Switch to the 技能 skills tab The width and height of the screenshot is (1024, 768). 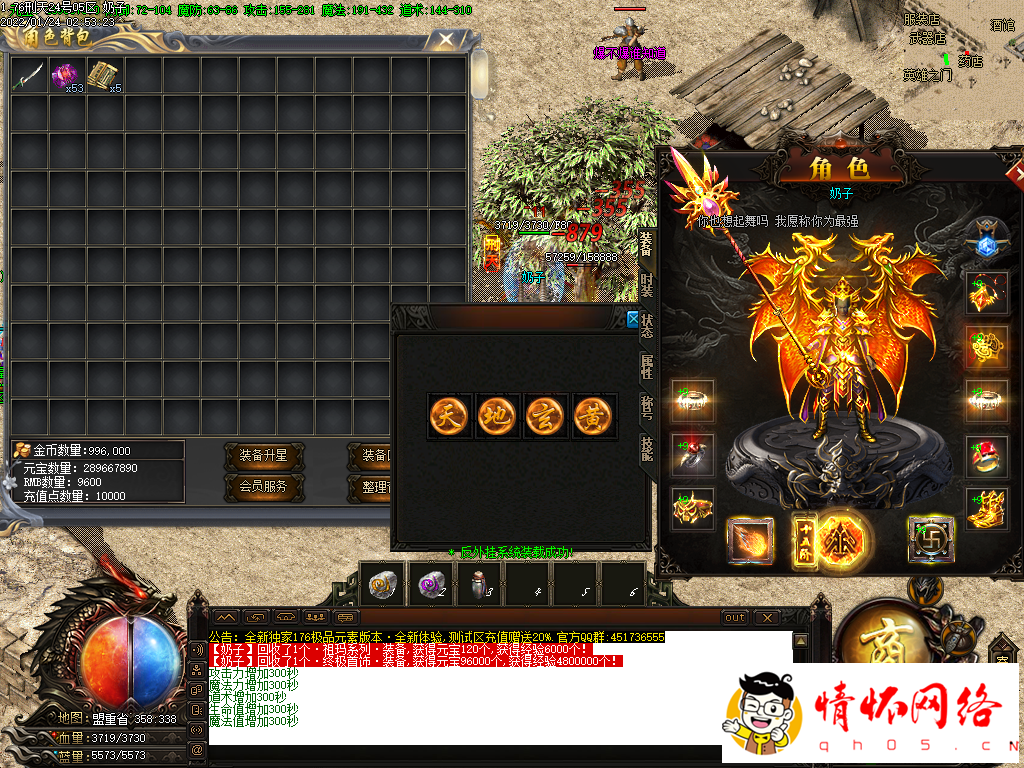[646, 449]
